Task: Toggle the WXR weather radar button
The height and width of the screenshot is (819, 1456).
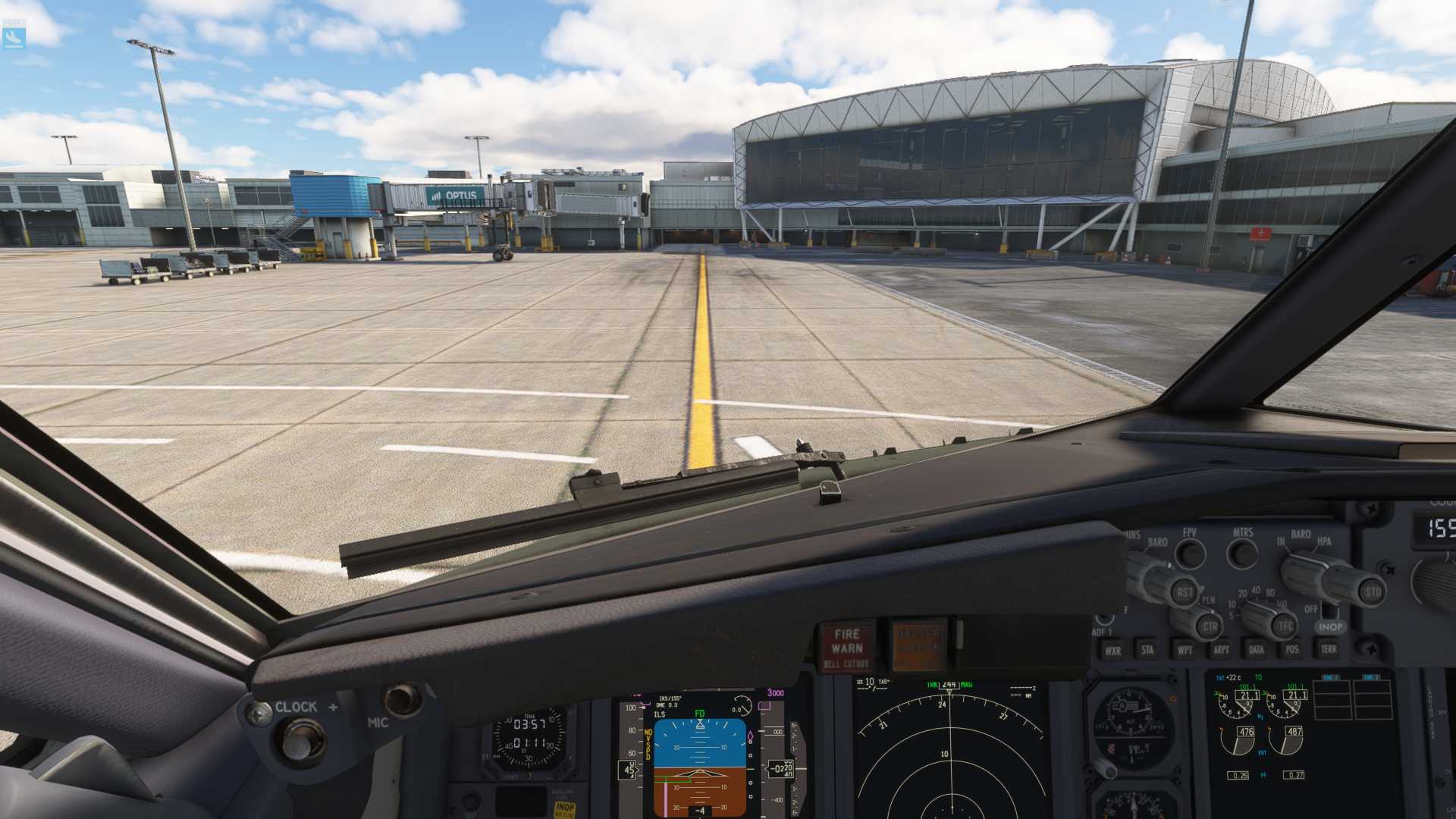Action: [1112, 651]
